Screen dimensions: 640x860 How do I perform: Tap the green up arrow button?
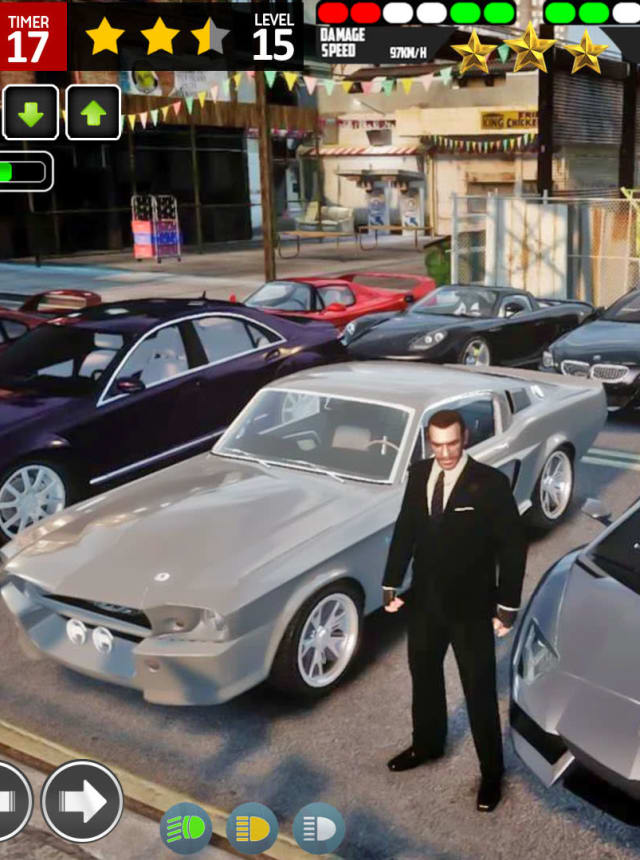point(93,113)
